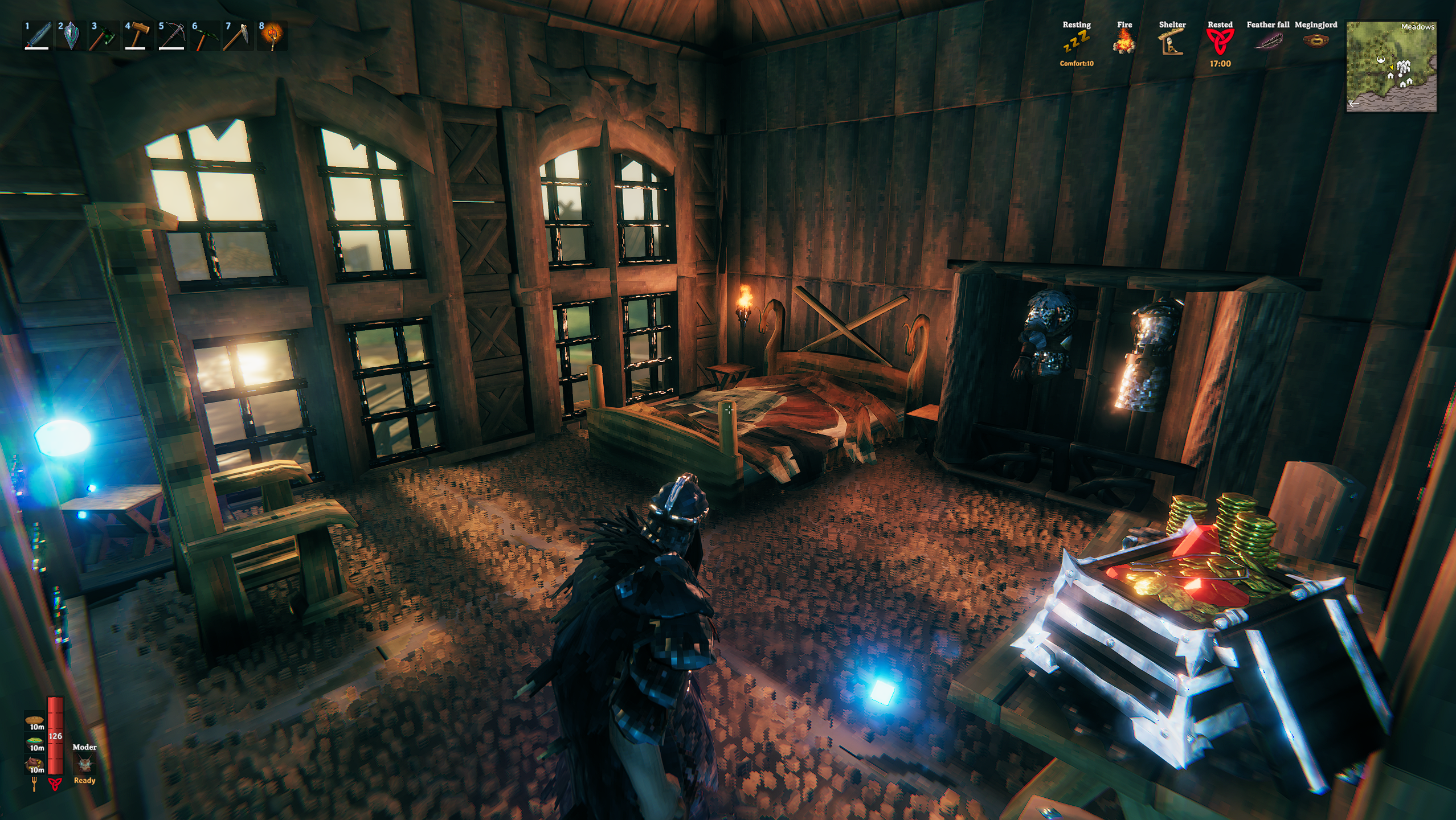Select the wooden build hammer slot
Viewport: 1456px width, 820px height.
(x=138, y=36)
